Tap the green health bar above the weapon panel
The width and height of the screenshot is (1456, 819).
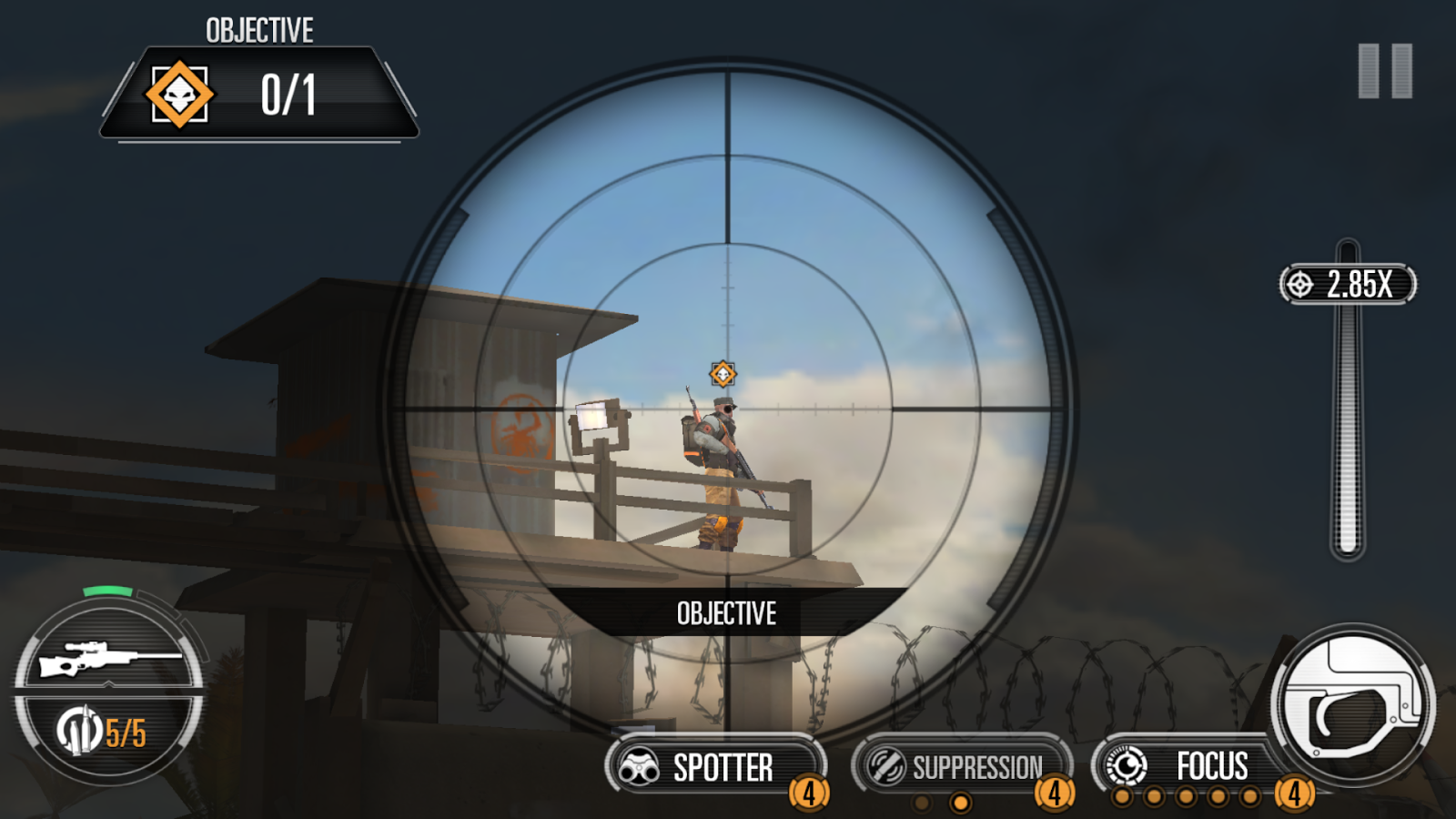[109, 591]
